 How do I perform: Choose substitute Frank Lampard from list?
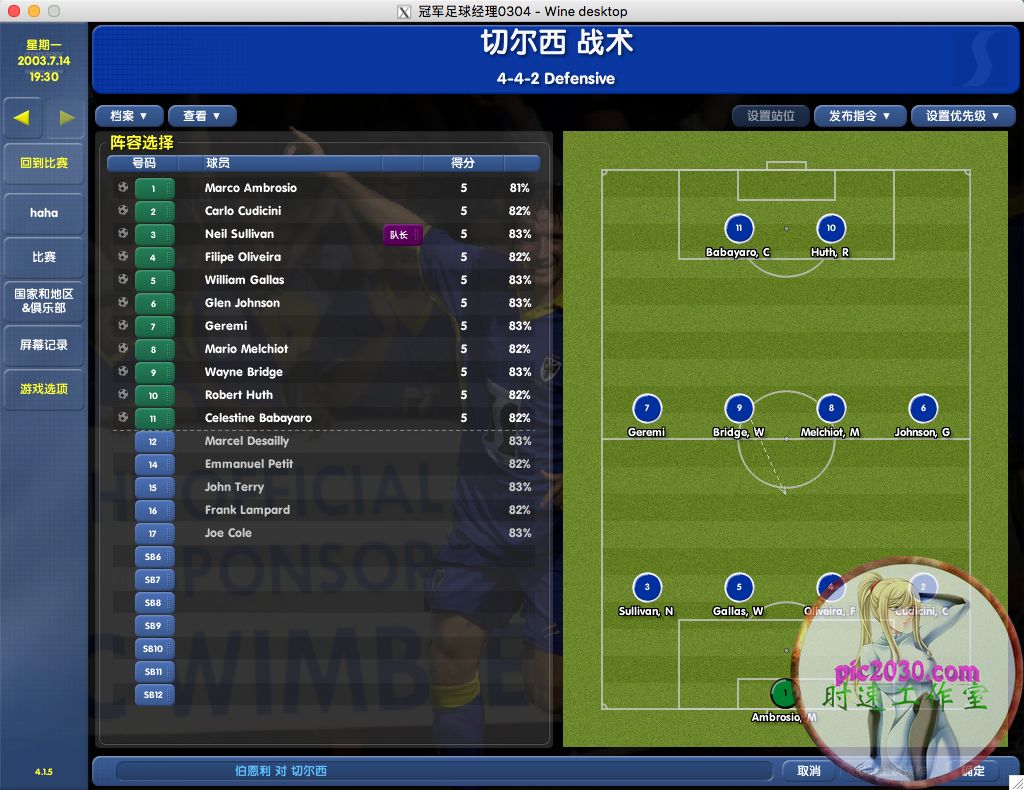point(247,510)
